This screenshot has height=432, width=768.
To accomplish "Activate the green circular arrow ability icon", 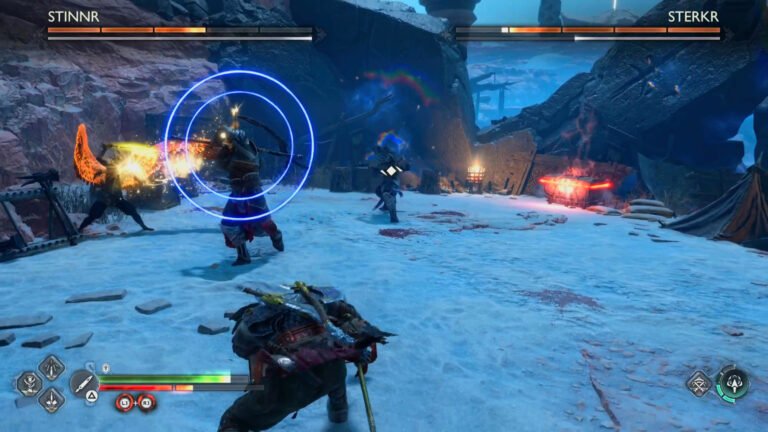I will [x=732, y=382].
